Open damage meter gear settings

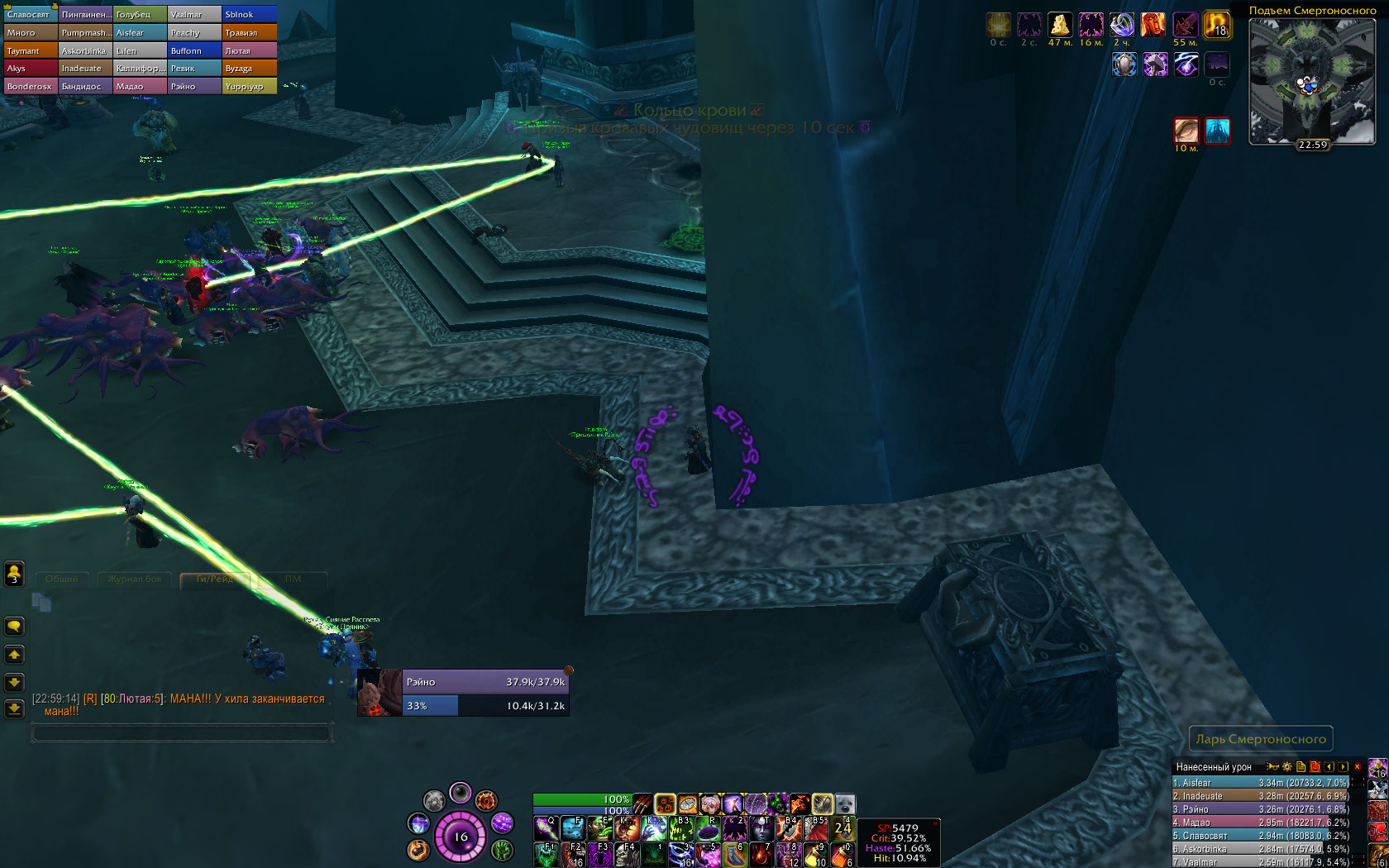(x=1286, y=767)
